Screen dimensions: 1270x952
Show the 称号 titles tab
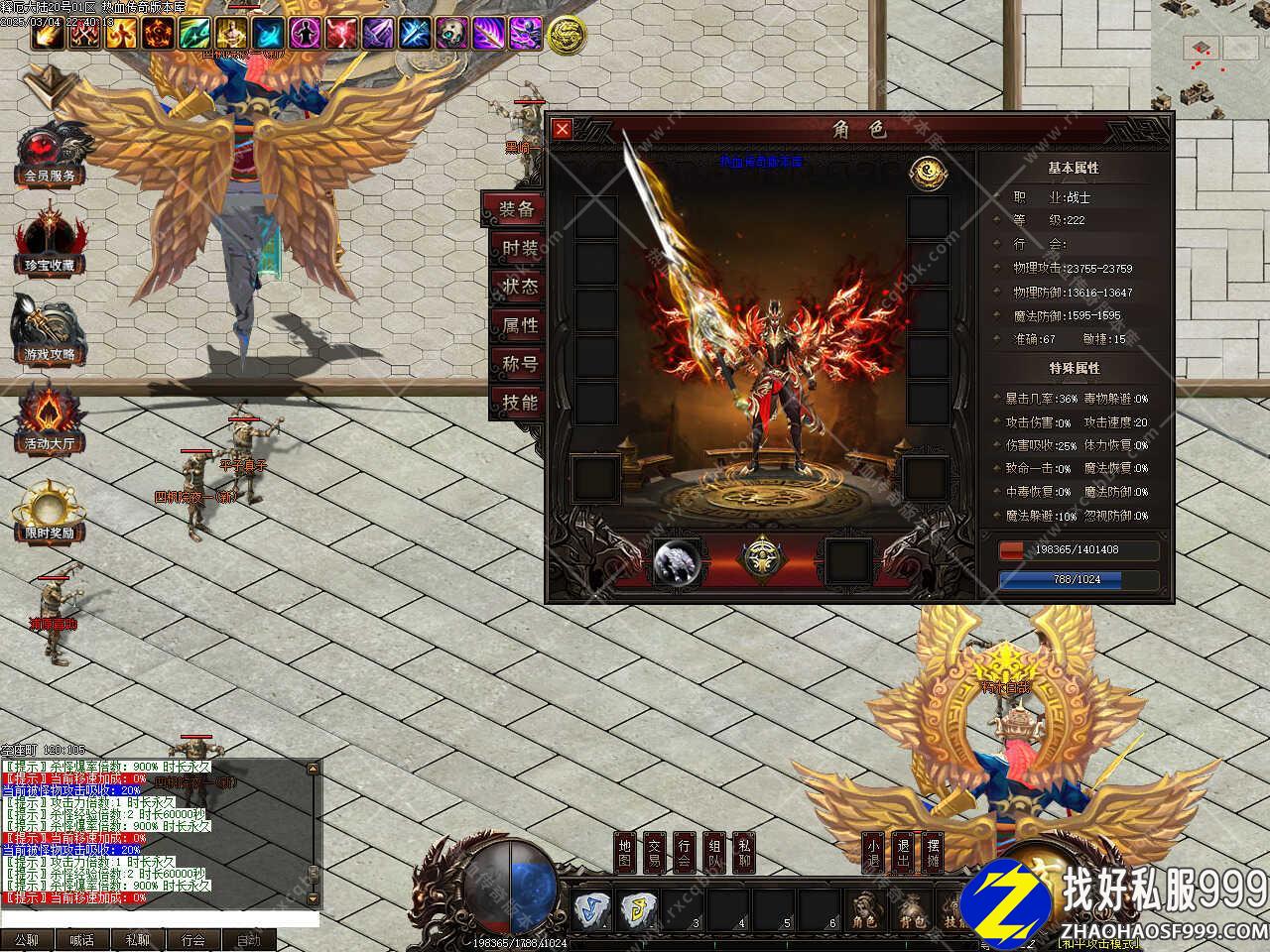518,364
